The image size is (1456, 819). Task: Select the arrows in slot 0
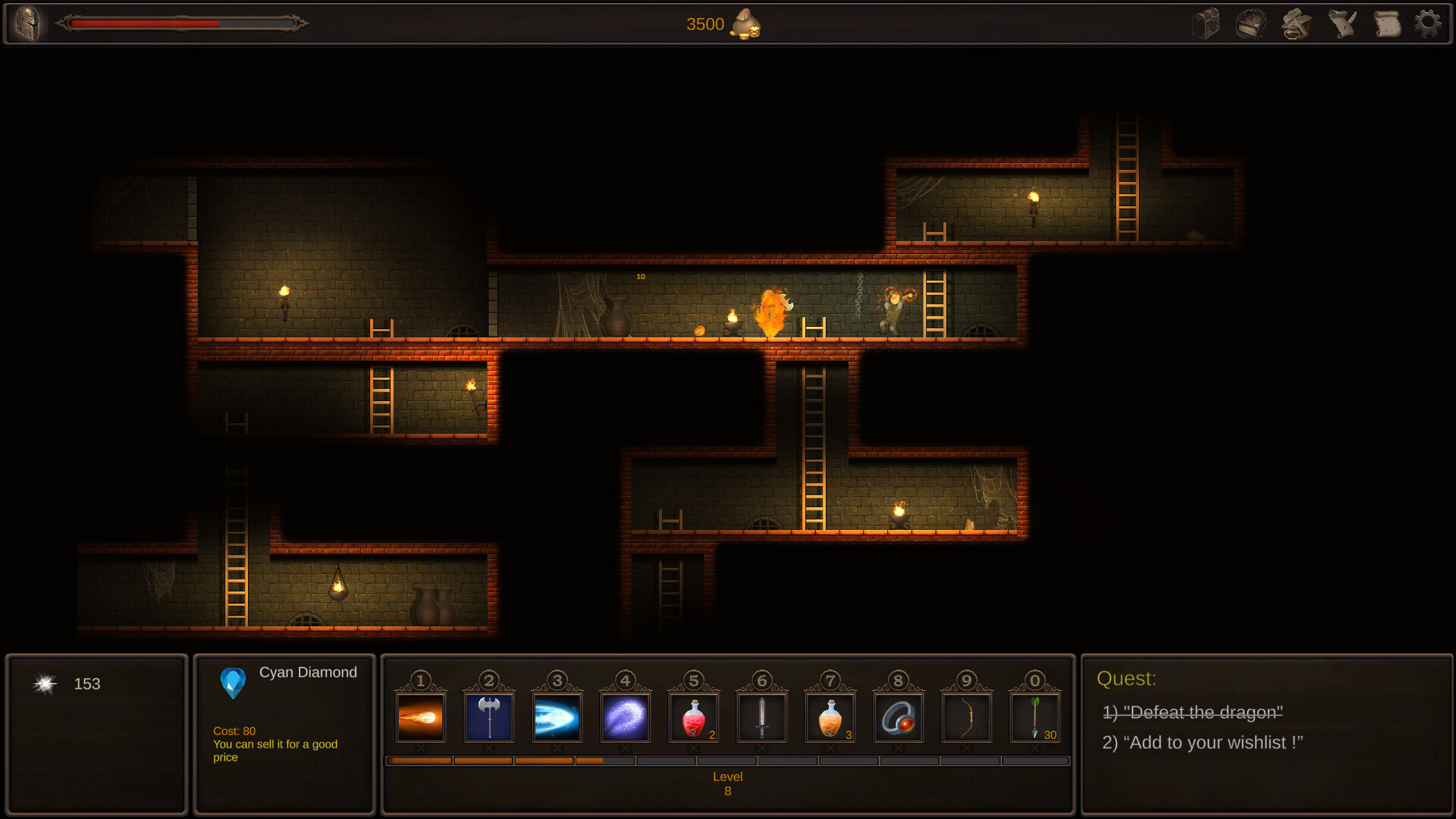pos(1035,717)
